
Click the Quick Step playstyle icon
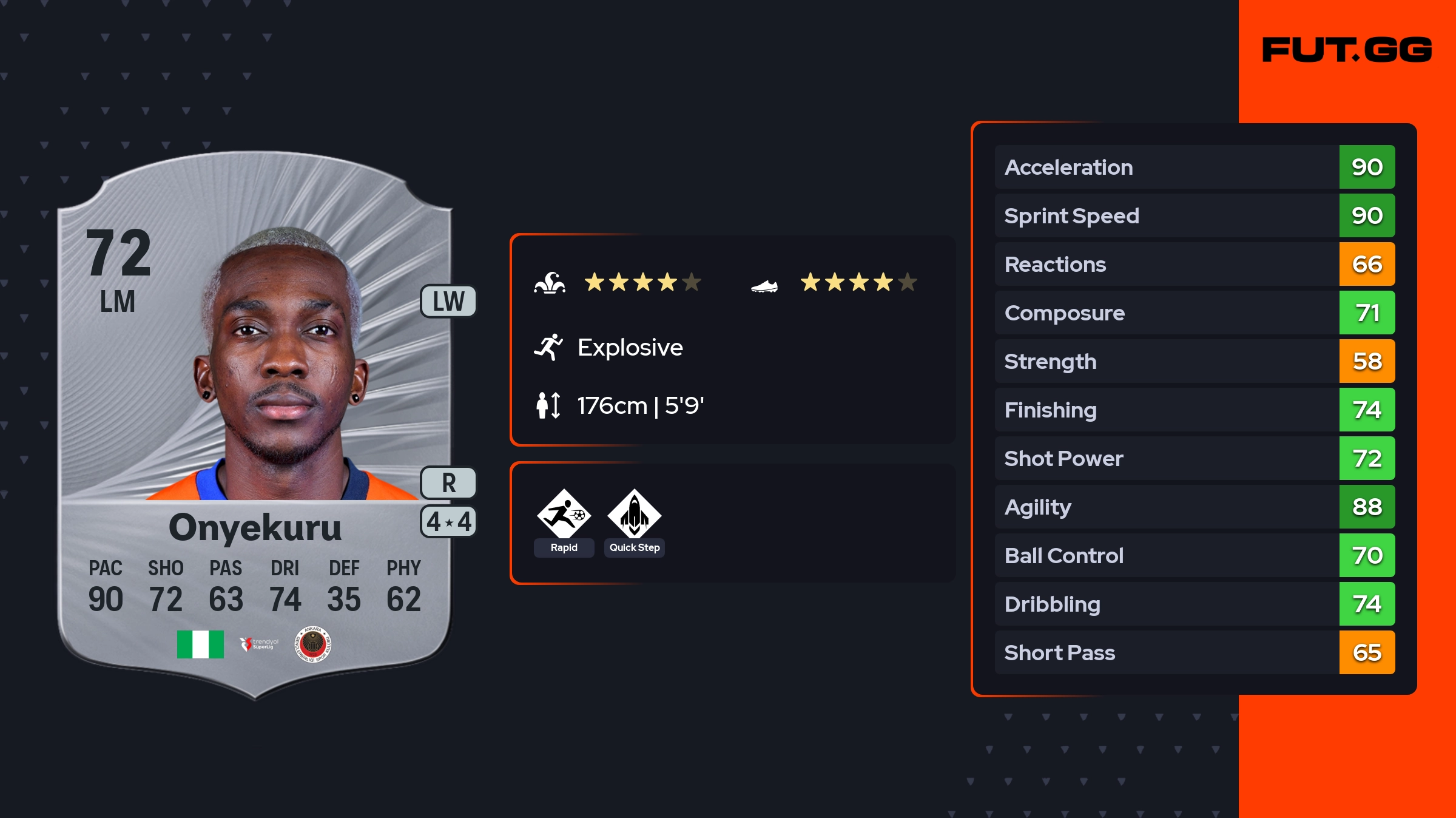pos(634,516)
